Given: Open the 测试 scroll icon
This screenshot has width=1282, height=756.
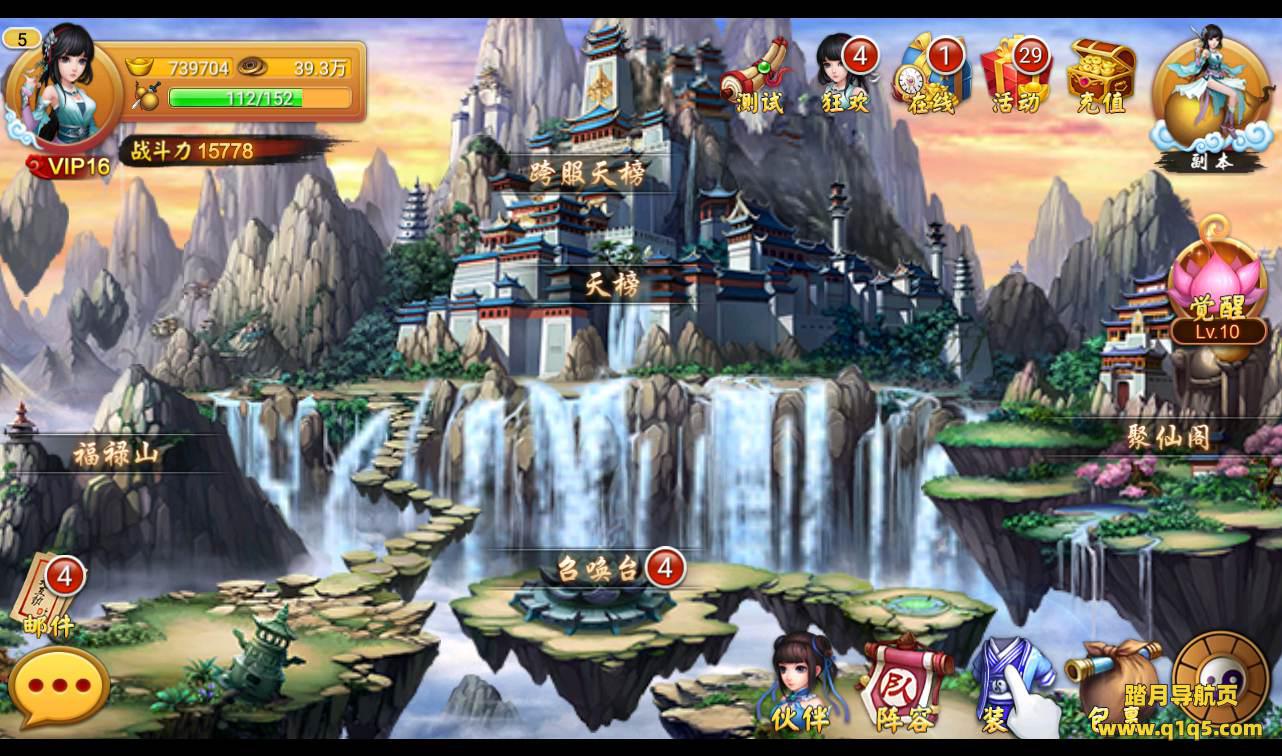Looking at the screenshot, I should tap(756, 76).
